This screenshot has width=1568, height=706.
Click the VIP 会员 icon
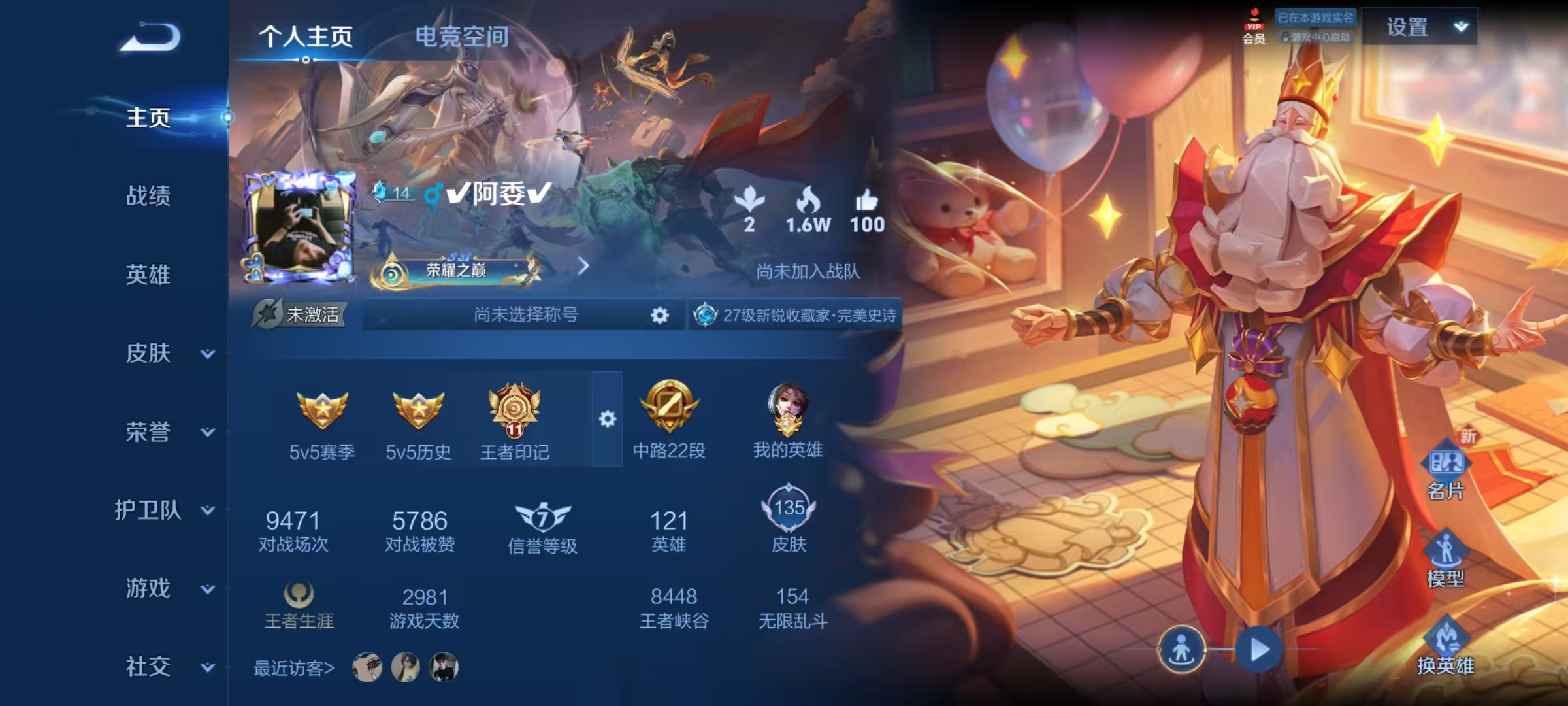coord(1254,26)
